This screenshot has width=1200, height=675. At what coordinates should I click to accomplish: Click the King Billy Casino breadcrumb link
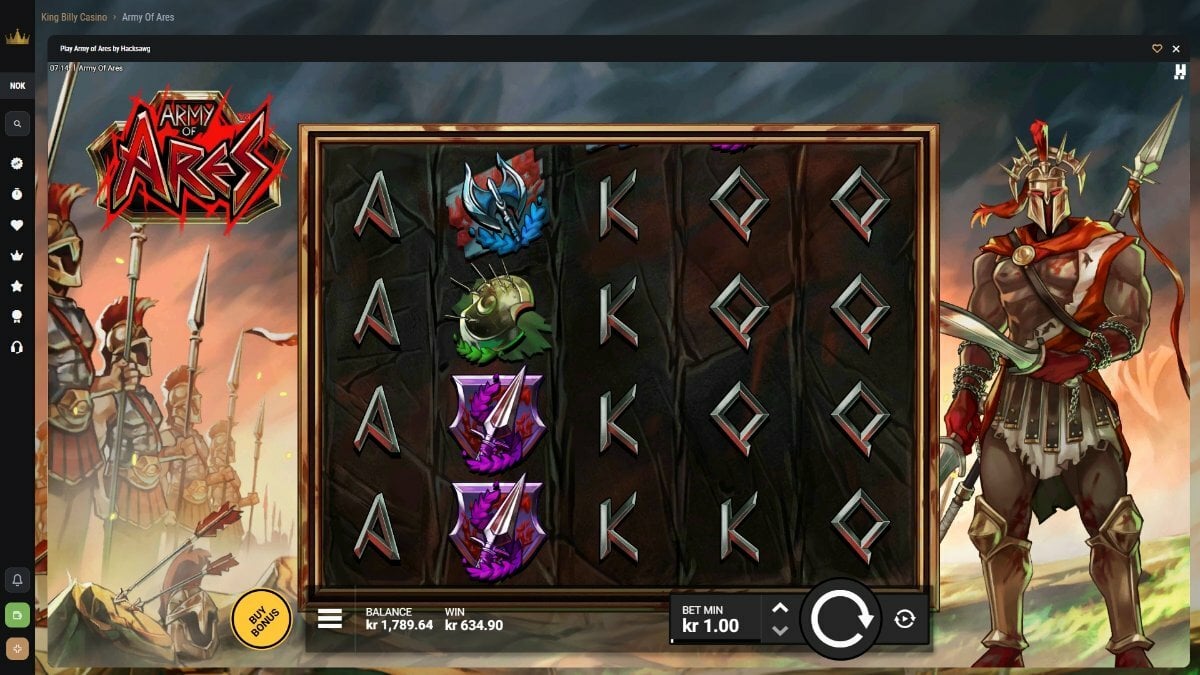pyautogui.click(x=74, y=17)
